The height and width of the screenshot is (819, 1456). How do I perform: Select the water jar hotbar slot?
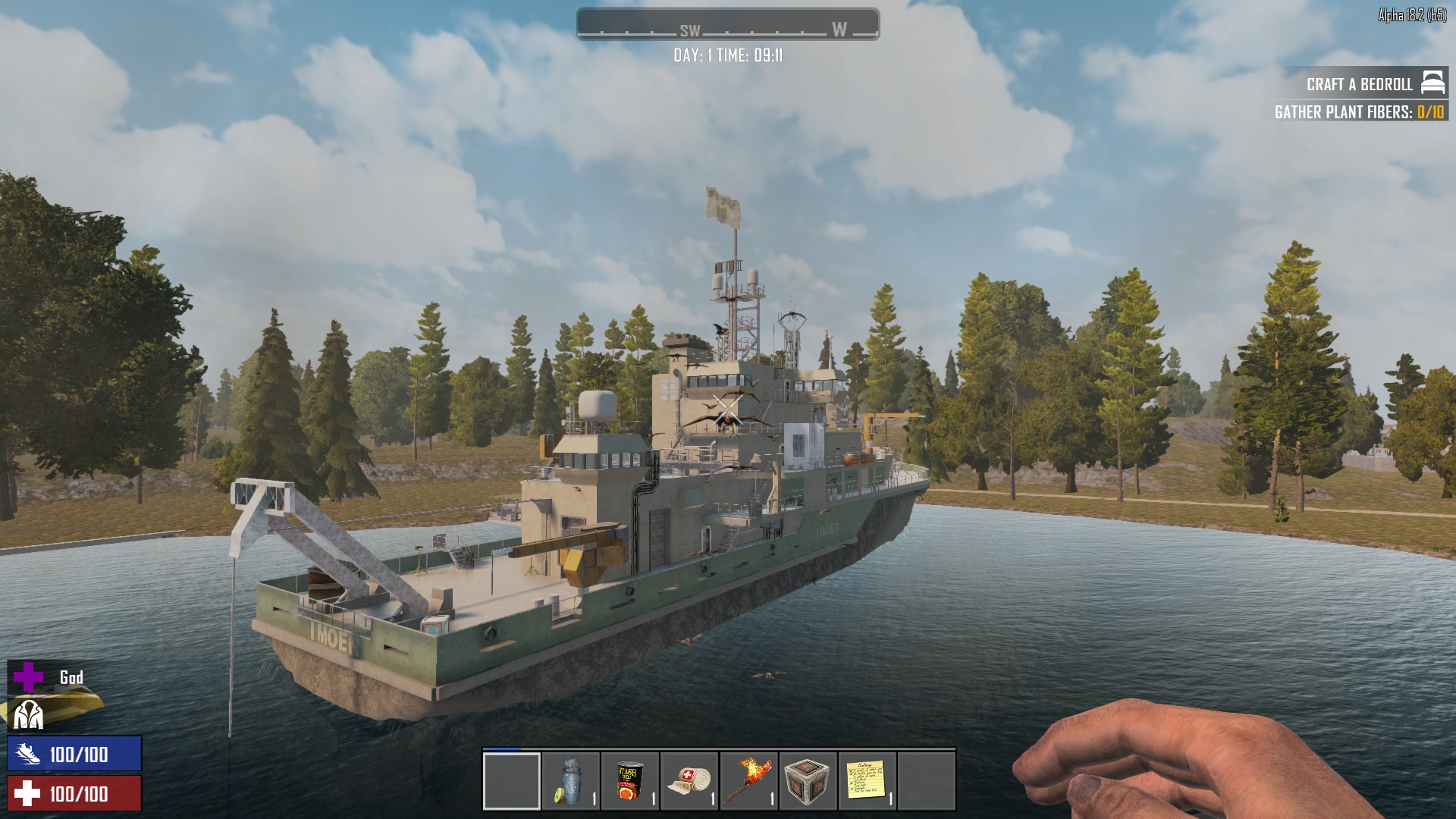(571, 782)
